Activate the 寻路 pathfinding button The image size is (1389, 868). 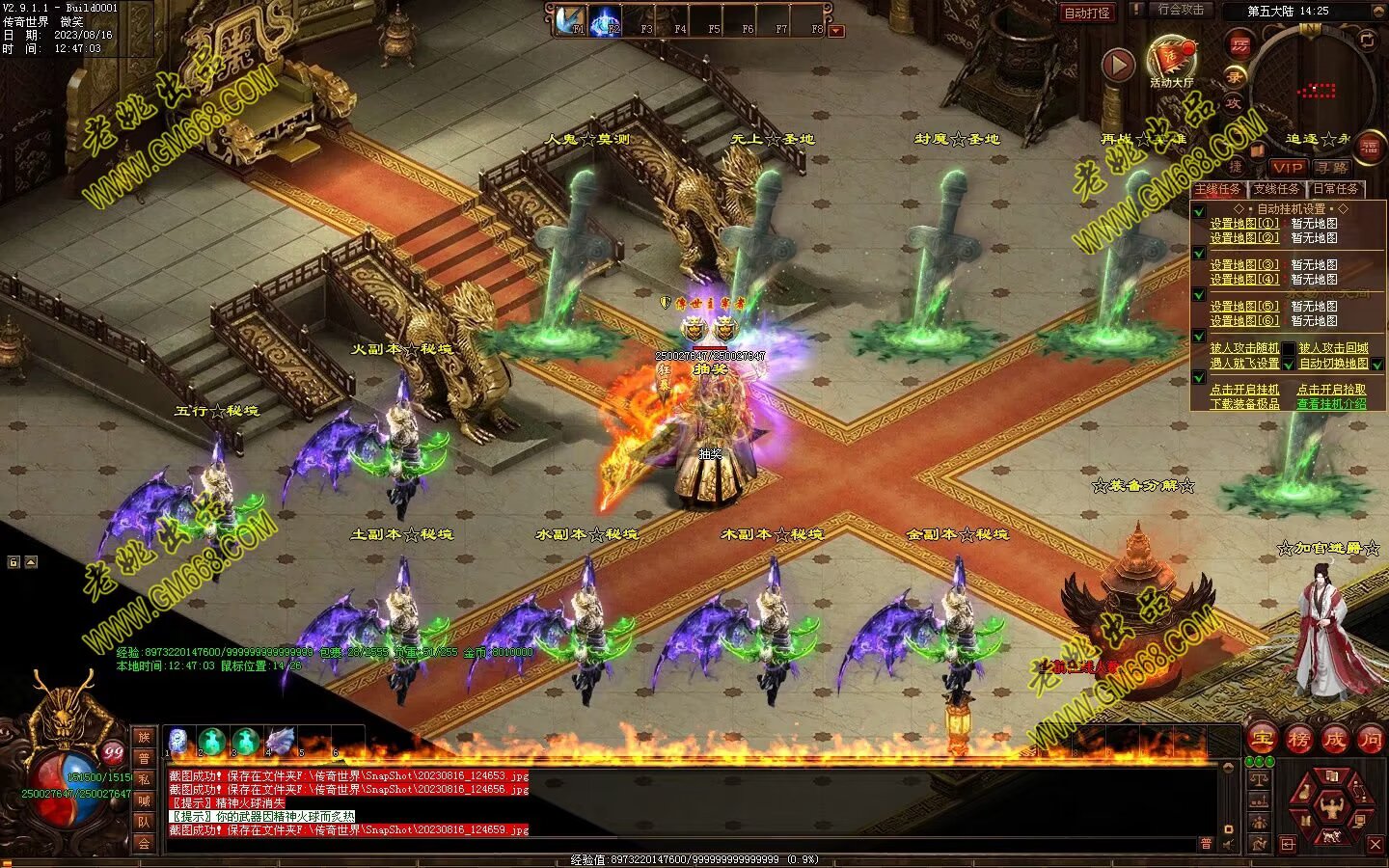[1332, 167]
